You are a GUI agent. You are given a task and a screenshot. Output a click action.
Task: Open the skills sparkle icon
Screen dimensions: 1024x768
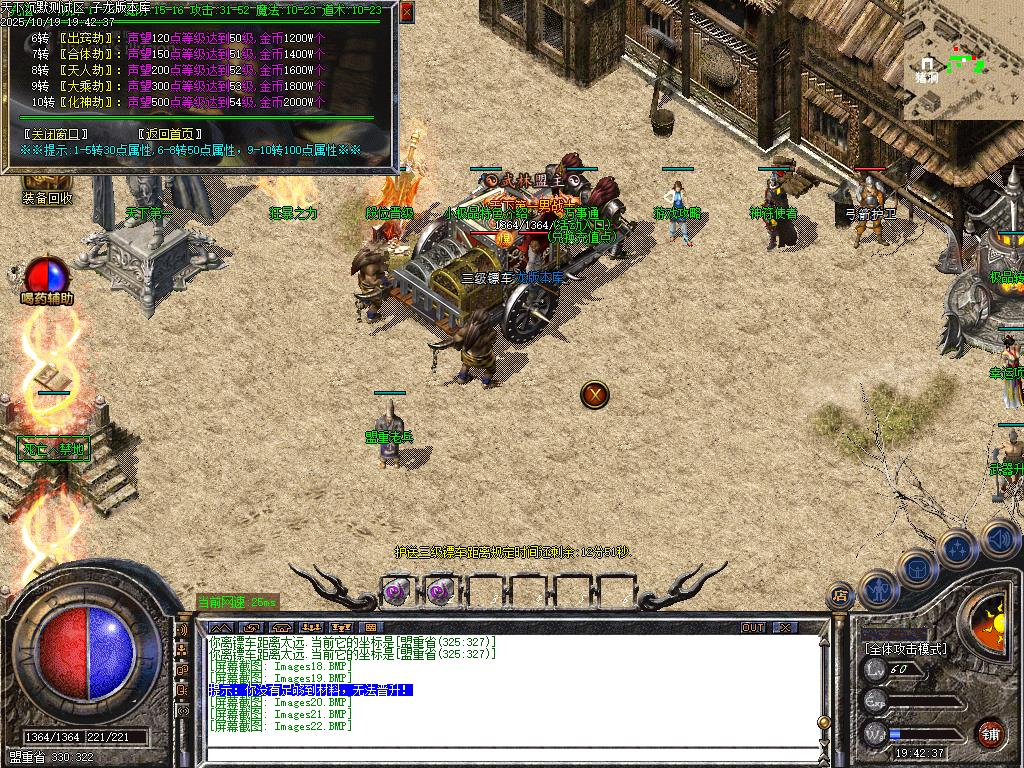tap(957, 548)
